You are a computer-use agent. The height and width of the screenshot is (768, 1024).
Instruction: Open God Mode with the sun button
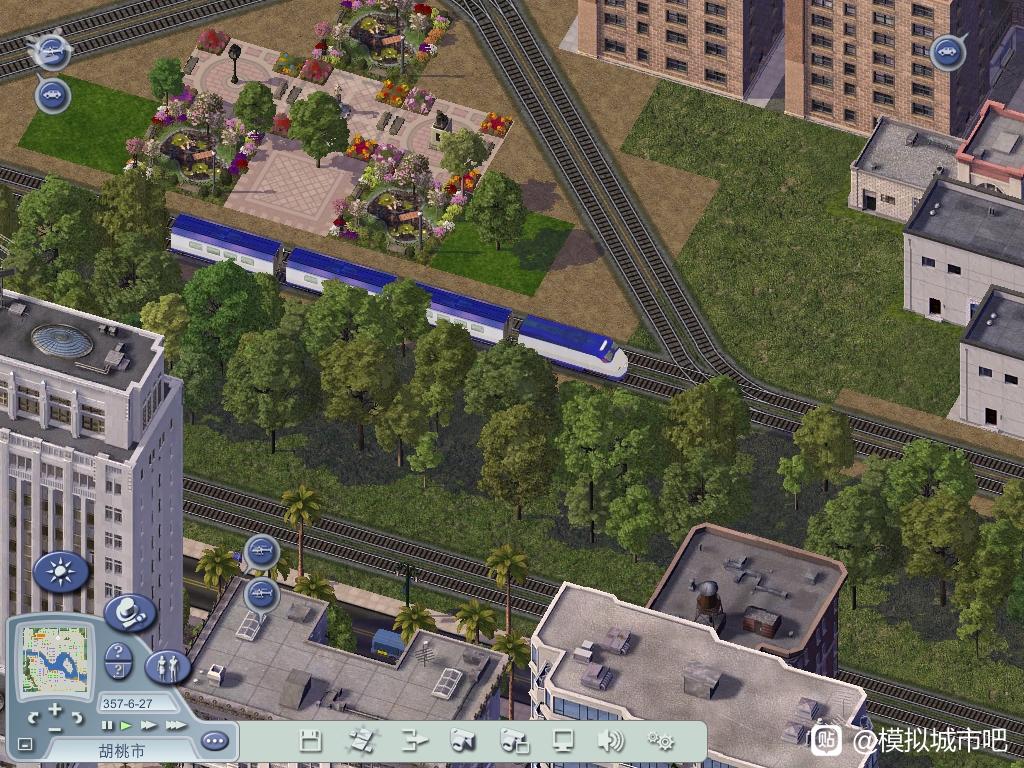61,573
